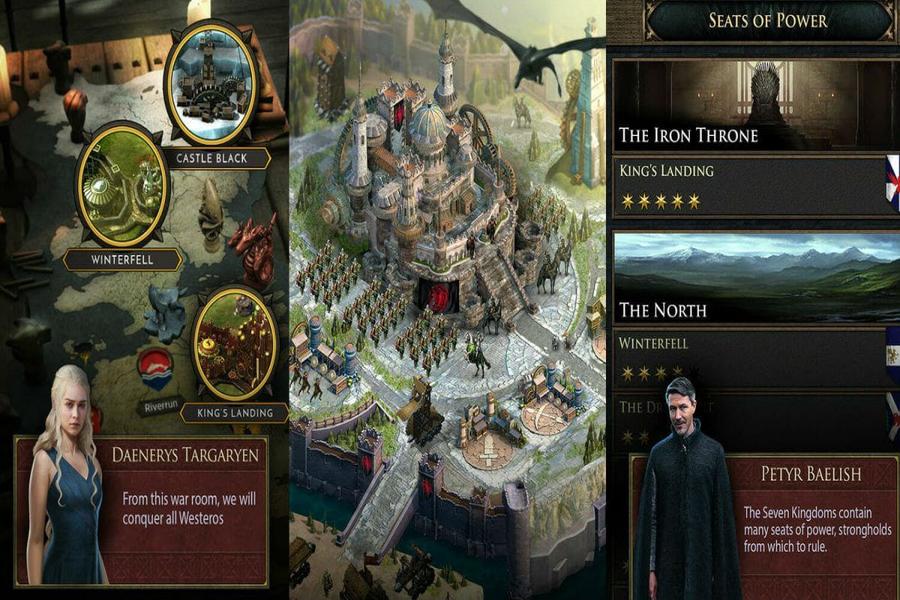Select the Winterfell circular map medallion
The width and height of the screenshot is (900, 600).
121,187
